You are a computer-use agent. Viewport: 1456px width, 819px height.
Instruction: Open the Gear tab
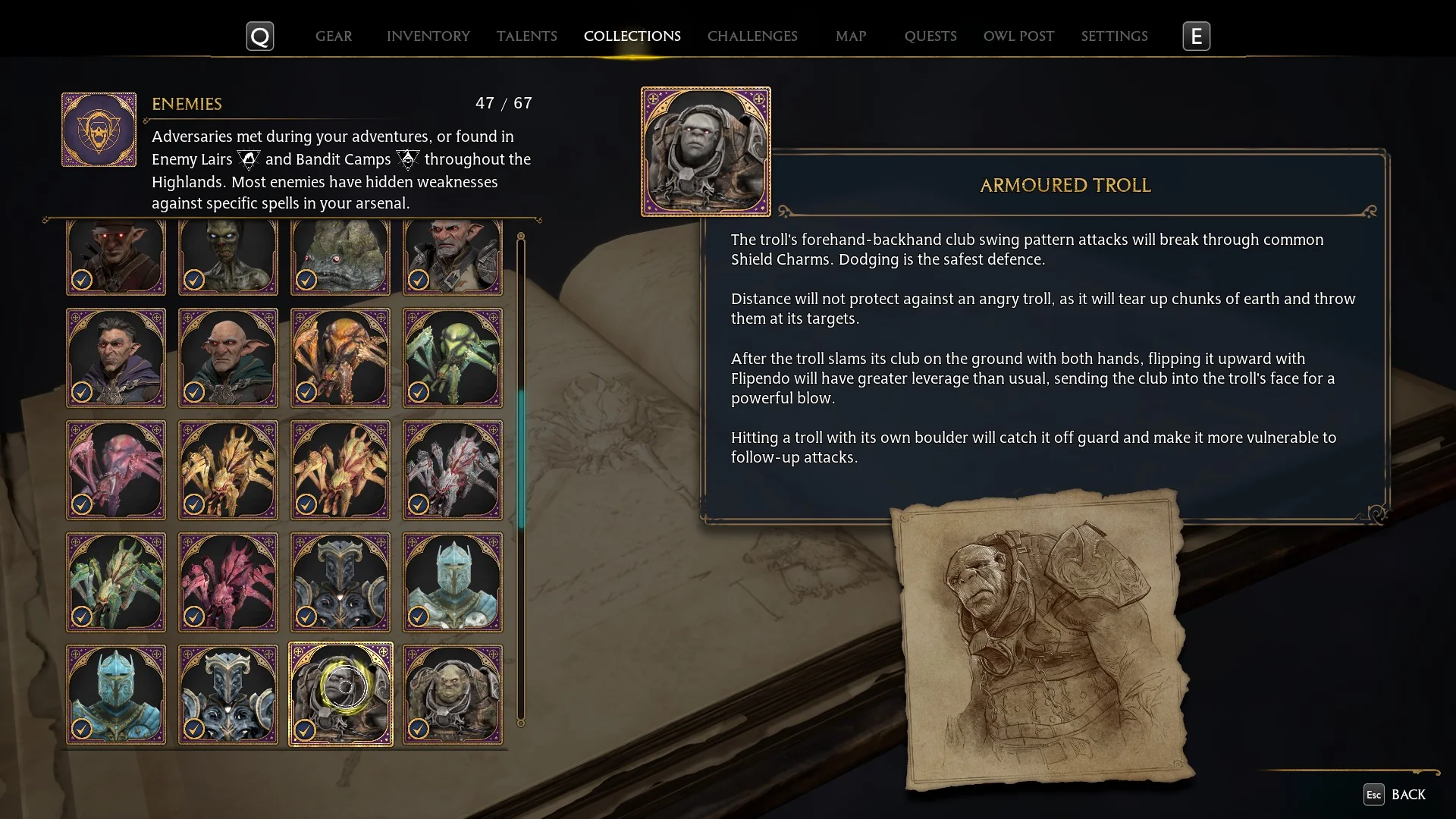[x=334, y=36]
